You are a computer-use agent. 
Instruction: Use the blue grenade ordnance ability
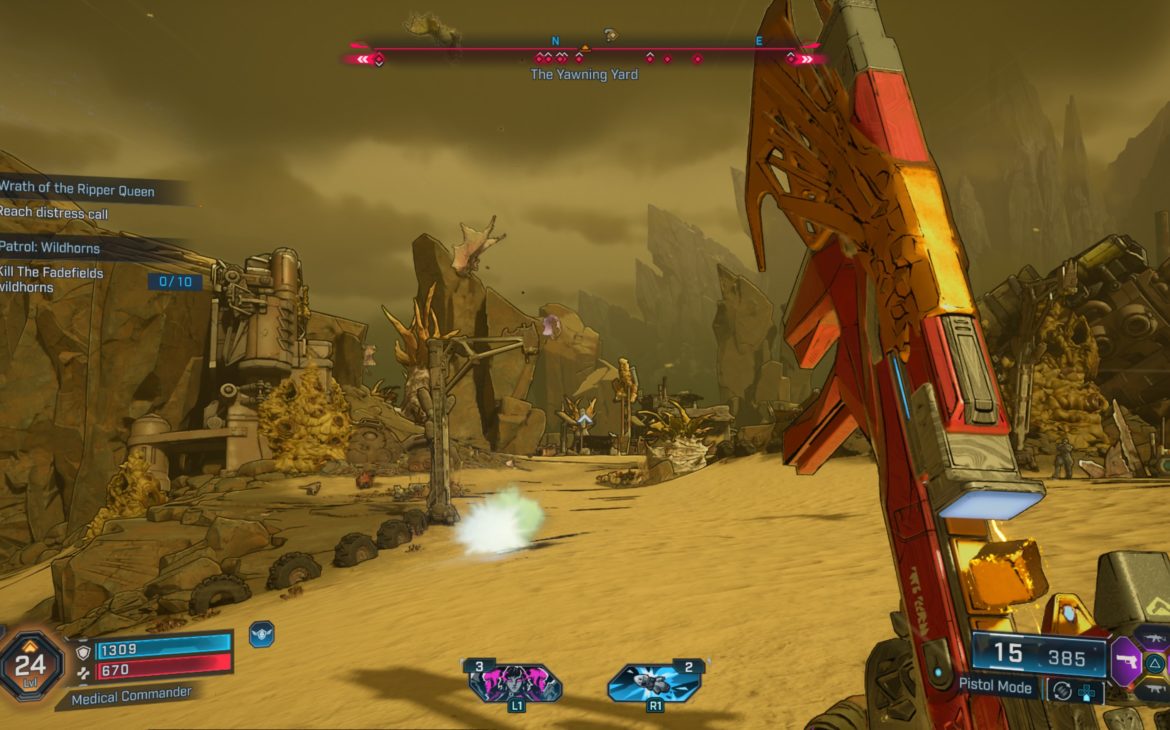coord(655,682)
